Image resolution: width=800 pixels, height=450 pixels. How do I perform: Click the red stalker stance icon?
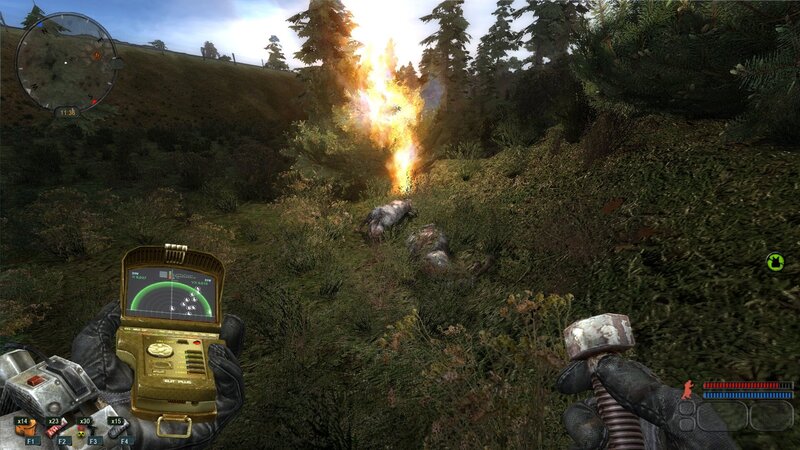coord(687,389)
